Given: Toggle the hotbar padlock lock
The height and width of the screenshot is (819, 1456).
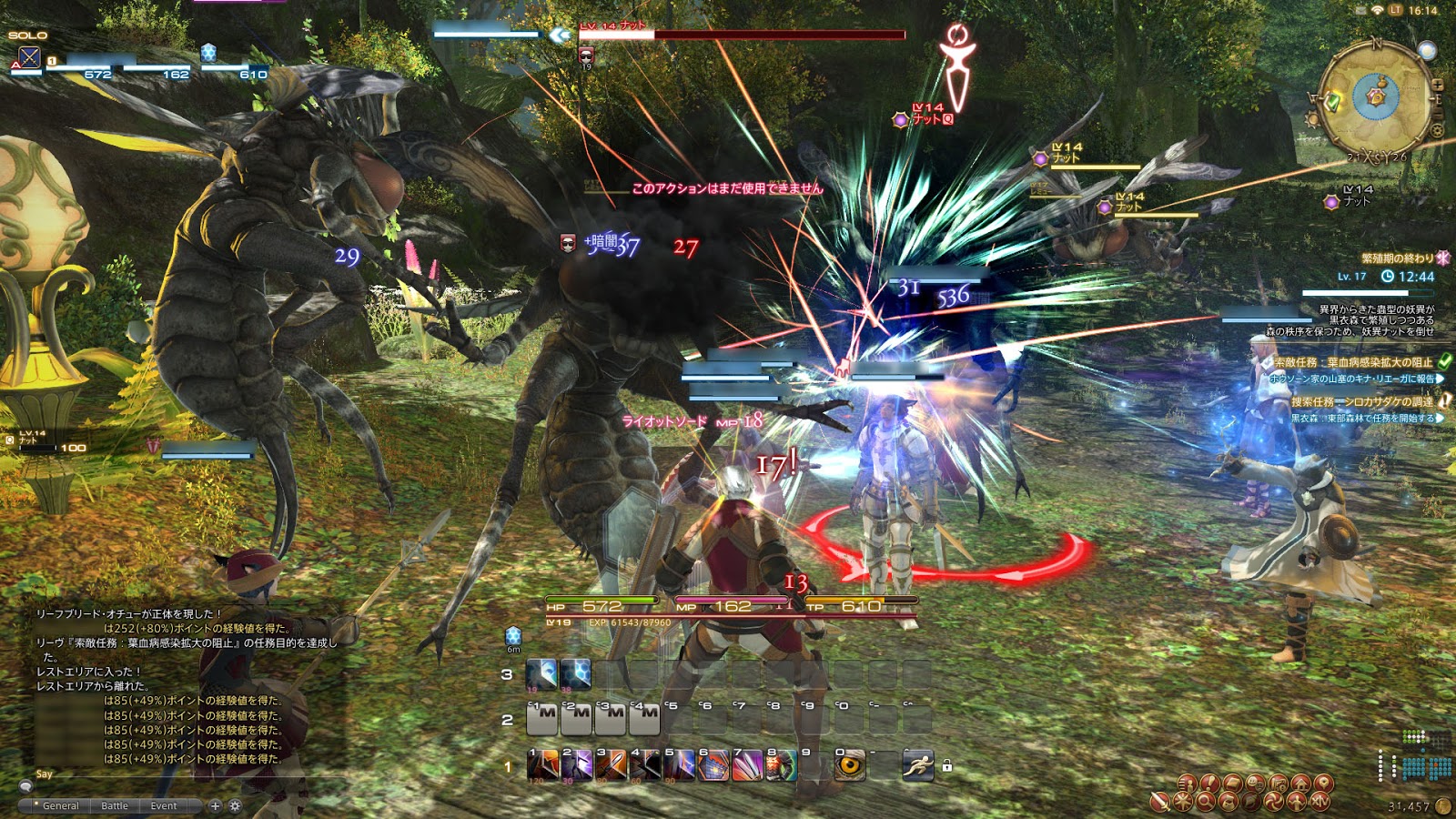Looking at the screenshot, I should tap(947, 767).
